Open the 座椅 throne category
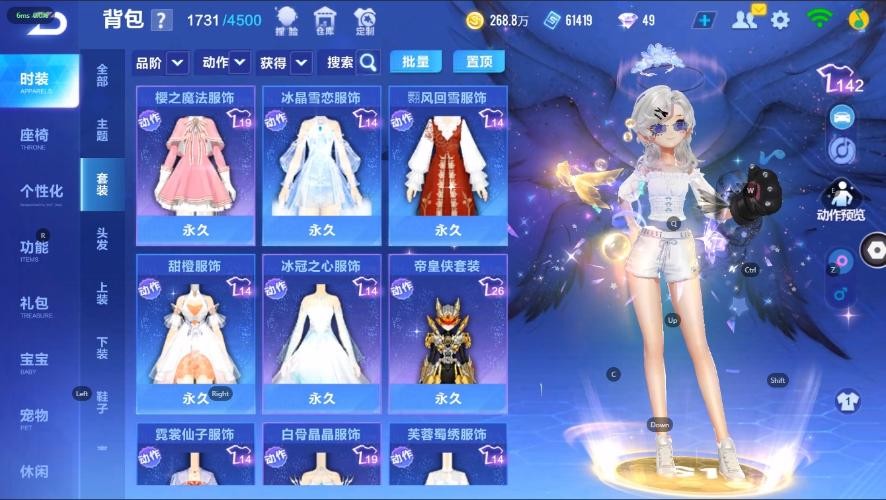Screen dimensions: 886x500 click(38, 136)
